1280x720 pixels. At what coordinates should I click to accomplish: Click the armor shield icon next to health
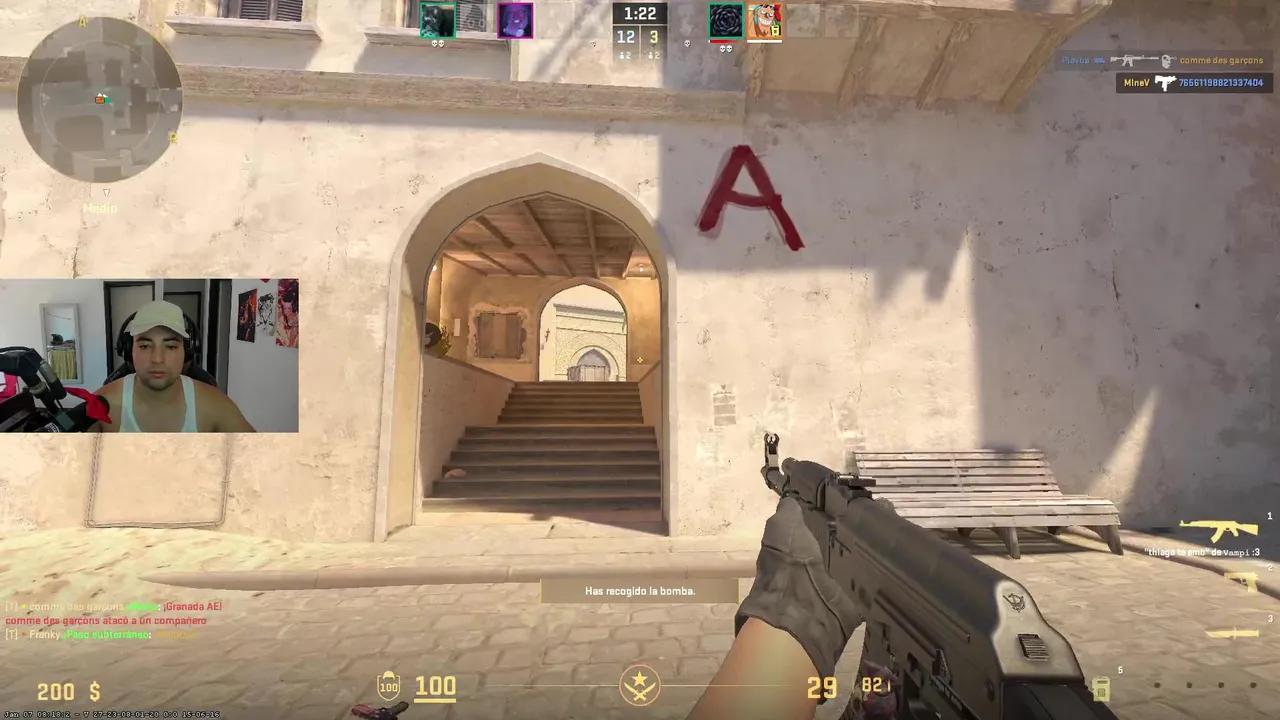click(x=388, y=686)
